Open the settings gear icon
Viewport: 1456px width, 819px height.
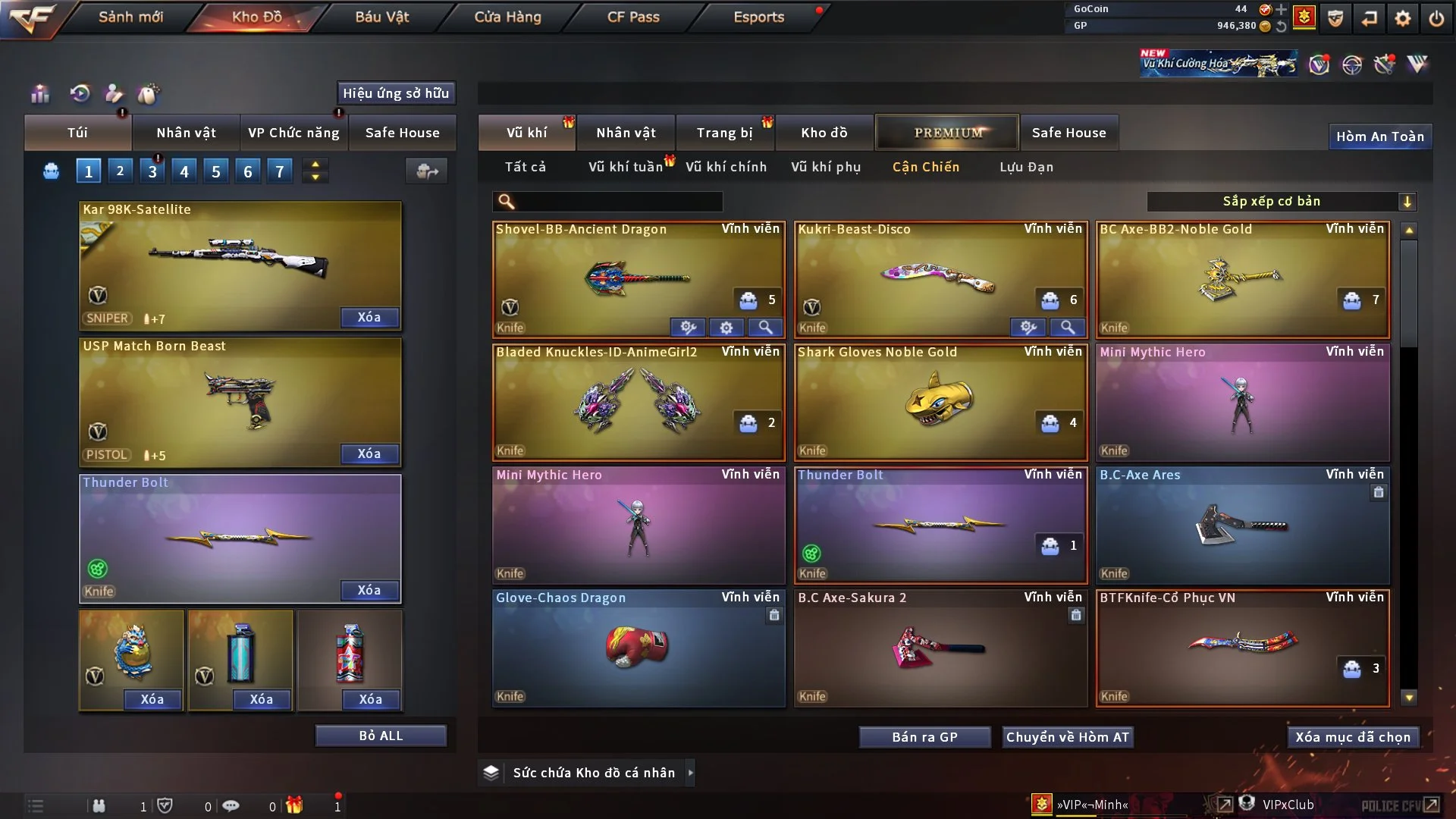click(x=1402, y=18)
